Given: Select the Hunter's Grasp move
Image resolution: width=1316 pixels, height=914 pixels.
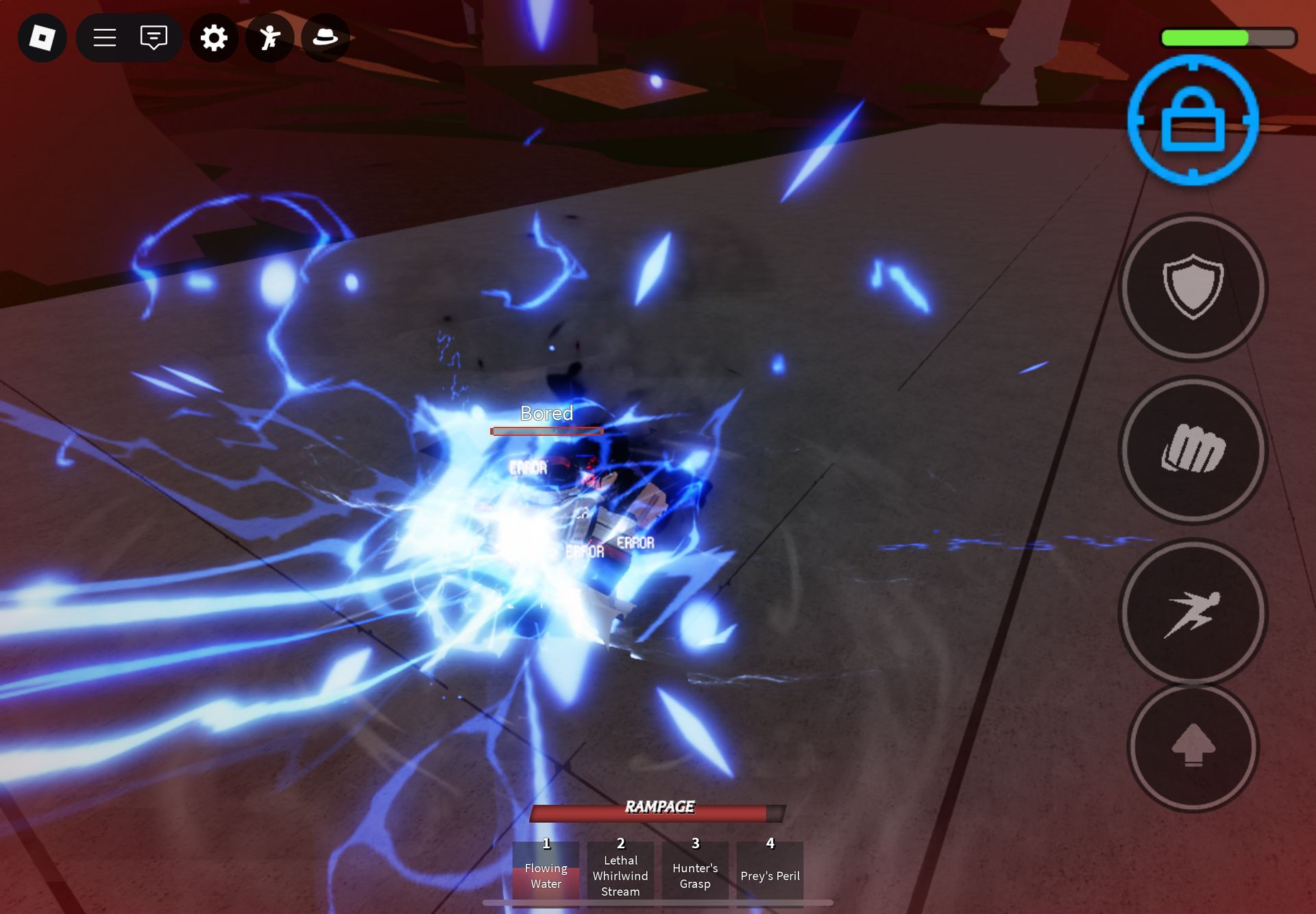Looking at the screenshot, I should (695, 870).
